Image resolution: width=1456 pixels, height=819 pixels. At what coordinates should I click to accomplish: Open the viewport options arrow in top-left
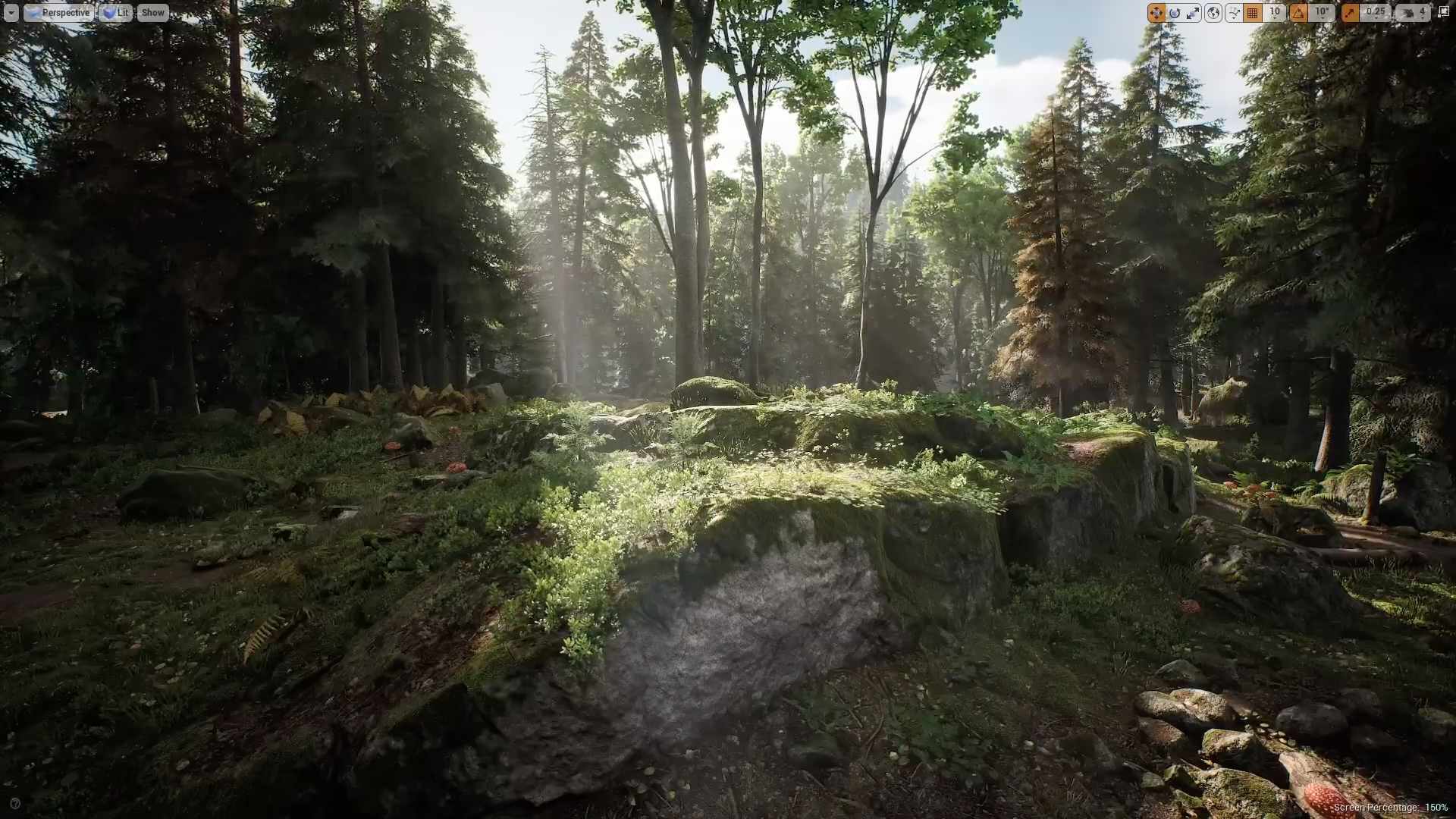click(11, 12)
